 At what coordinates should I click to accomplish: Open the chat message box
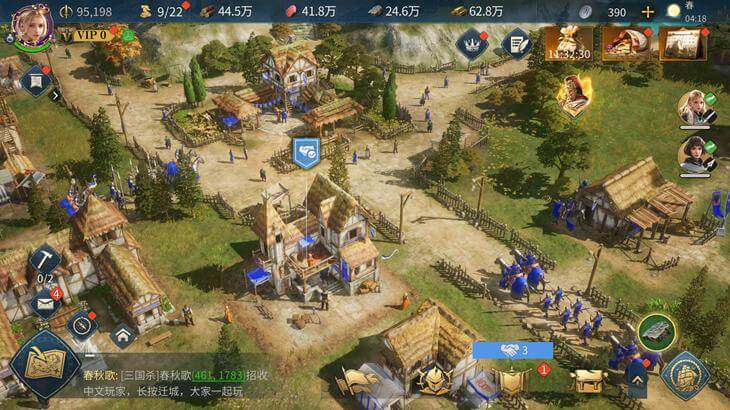click(200, 383)
